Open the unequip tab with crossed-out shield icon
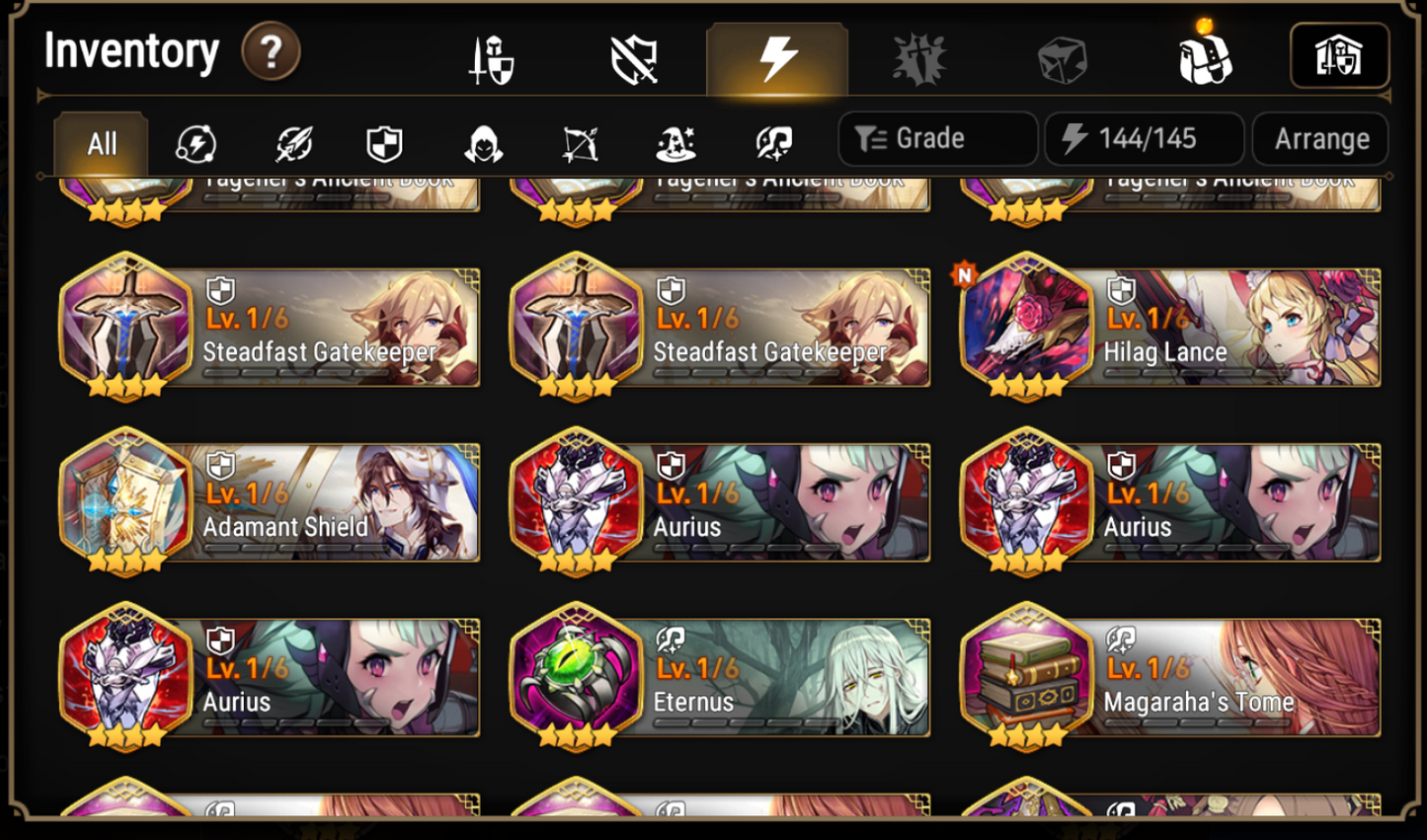 [x=633, y=56]
